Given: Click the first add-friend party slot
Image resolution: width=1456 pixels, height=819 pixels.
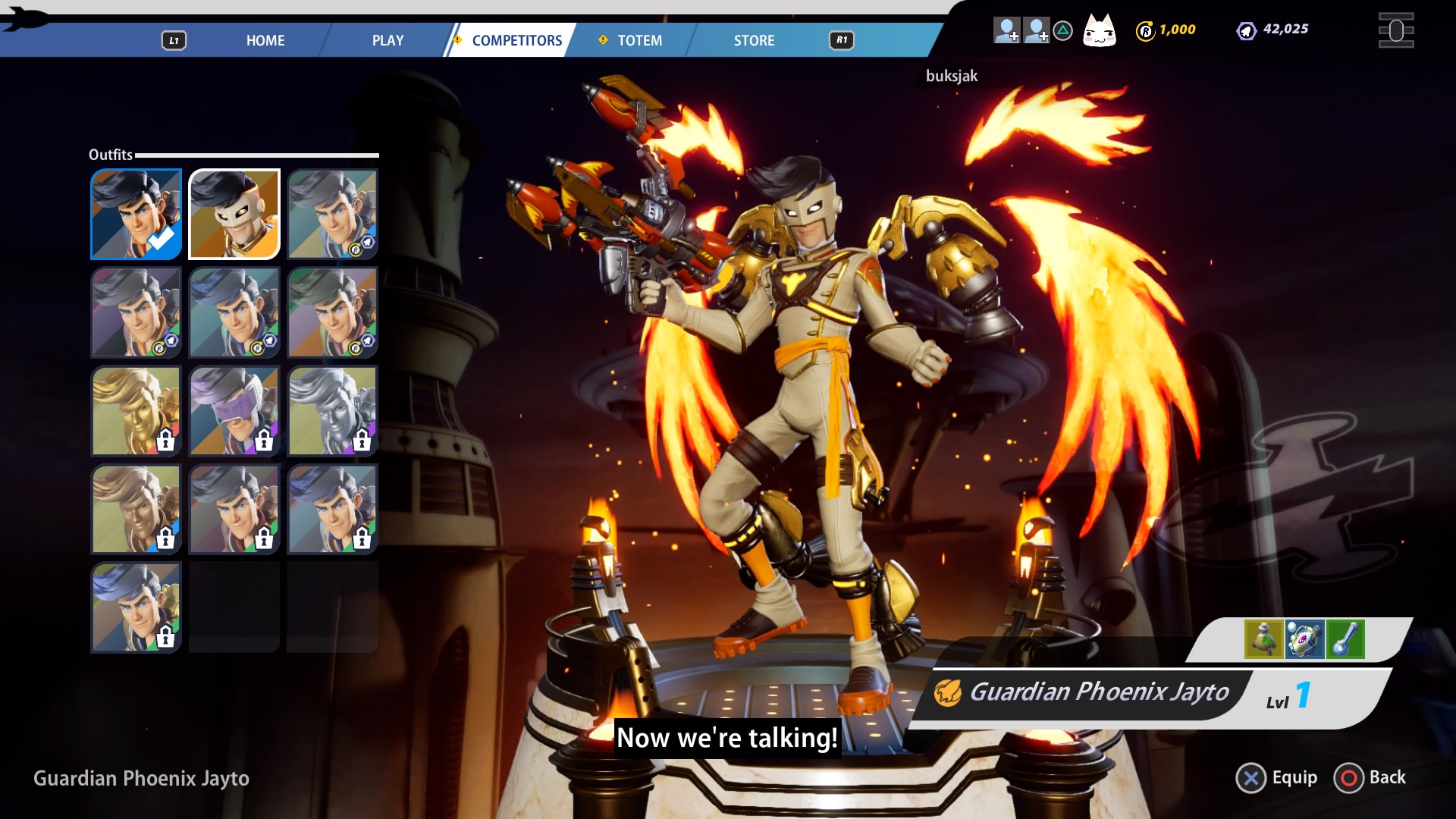Looking at the screenshot, I should (1006, 30).
